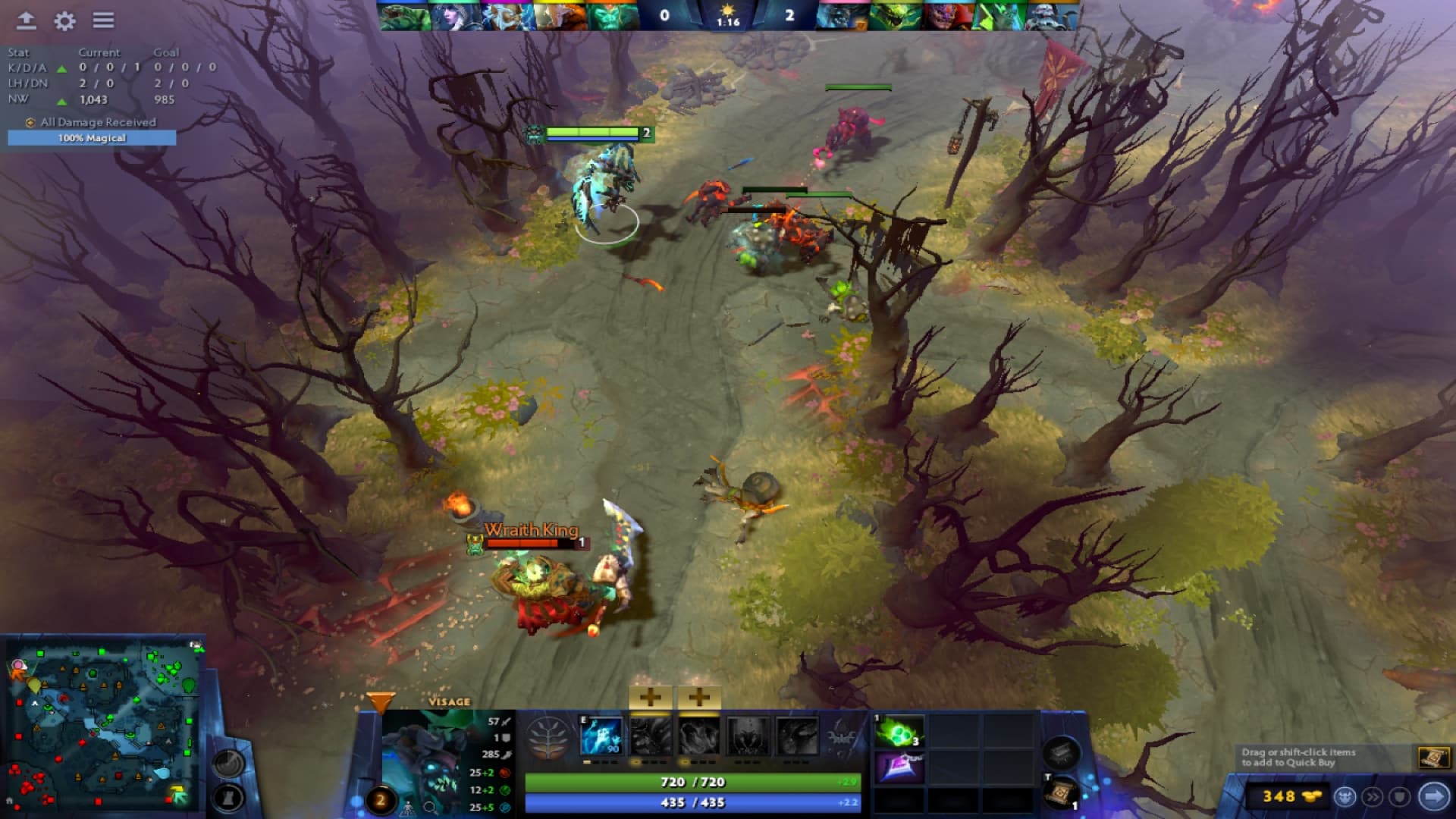Open the main menu via the hamburger icon
Screen dimensions: 1456x819
coord(104,20)
